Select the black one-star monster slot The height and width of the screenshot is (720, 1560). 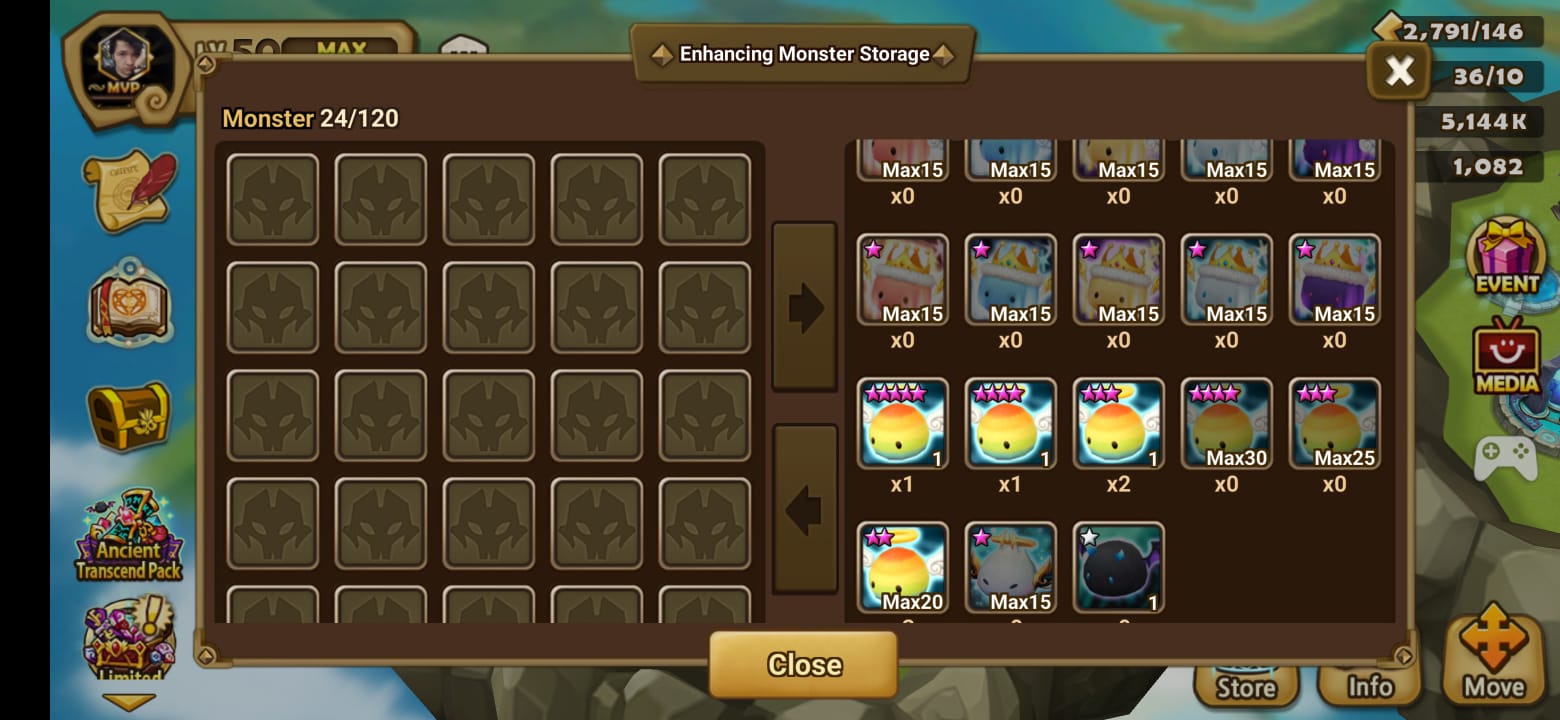point(1118,567)
